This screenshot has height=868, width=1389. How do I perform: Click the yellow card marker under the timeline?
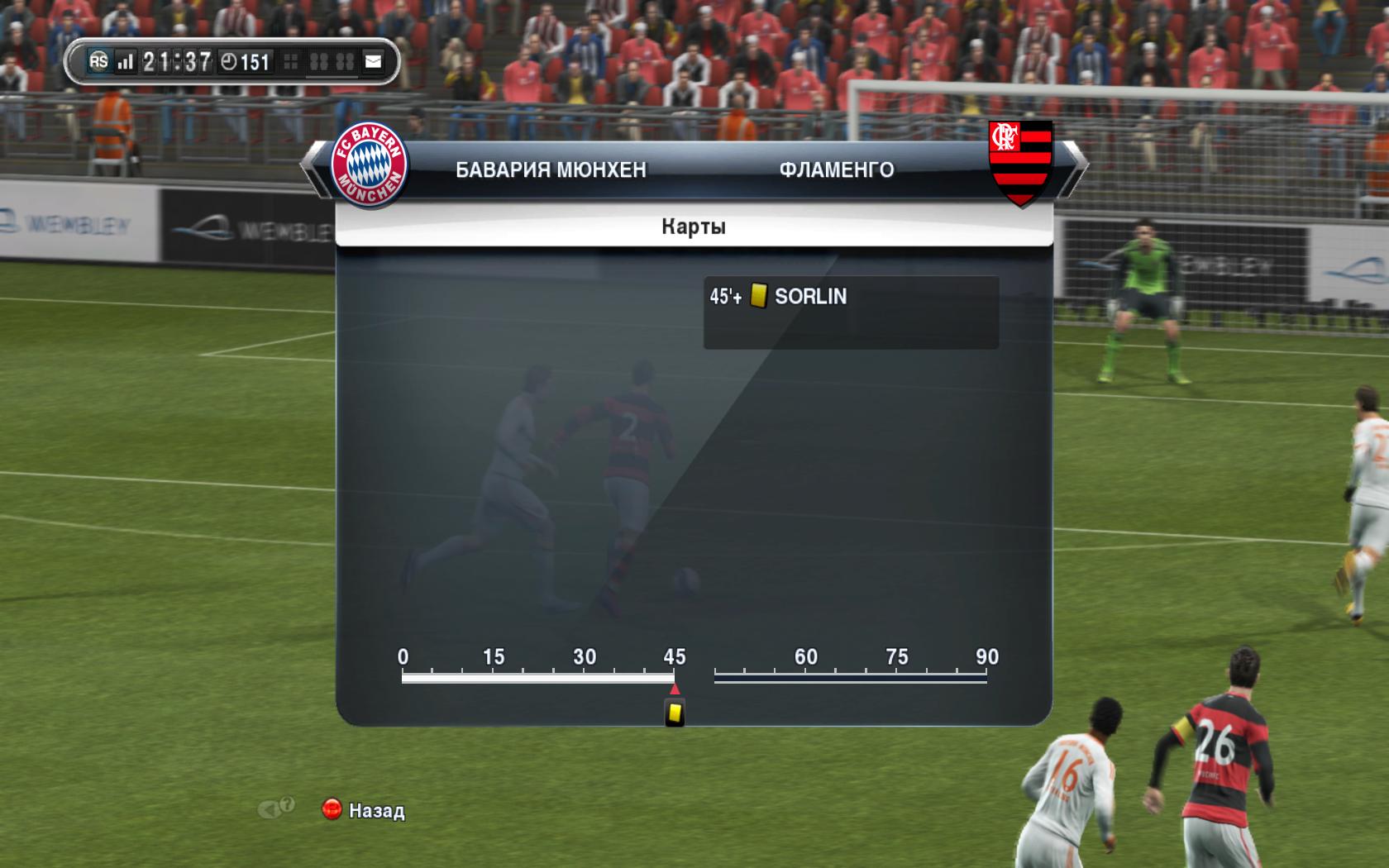point(675,713)
